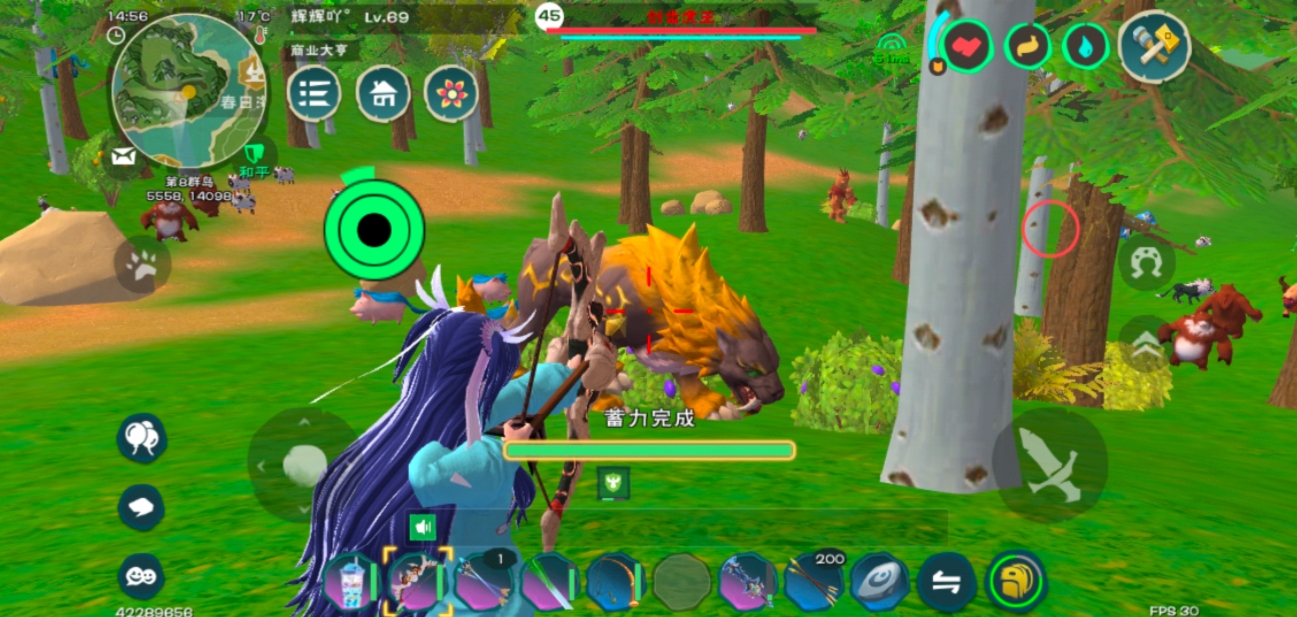The height and width of the screenshot is (617, 1297).
Task: Toggle the green speaker voice icon
Action: [x=423, y=527]
